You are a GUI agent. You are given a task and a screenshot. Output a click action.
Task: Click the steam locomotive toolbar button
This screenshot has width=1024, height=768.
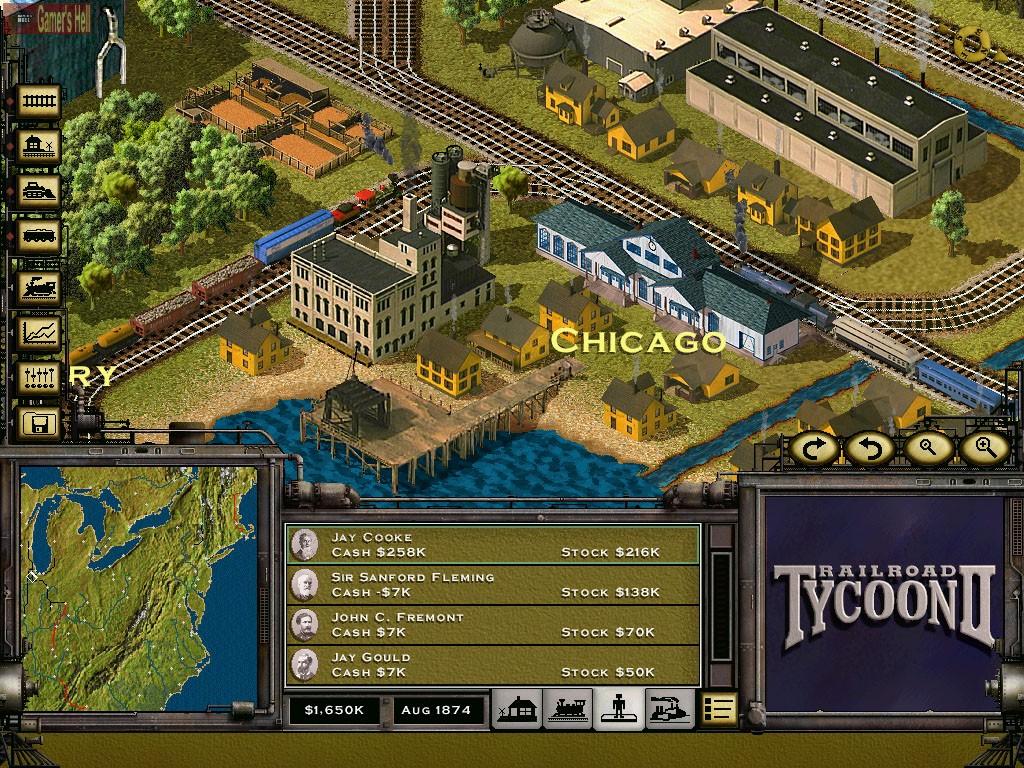pos(40,285)
